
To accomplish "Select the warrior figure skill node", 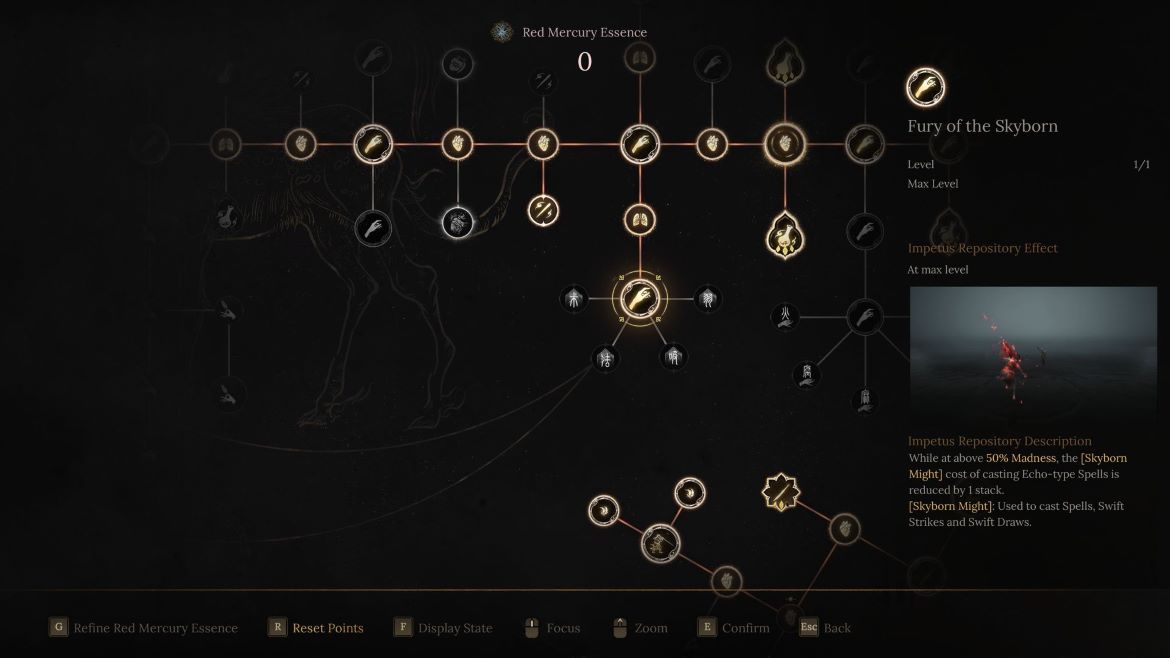I will pos(660,544).
